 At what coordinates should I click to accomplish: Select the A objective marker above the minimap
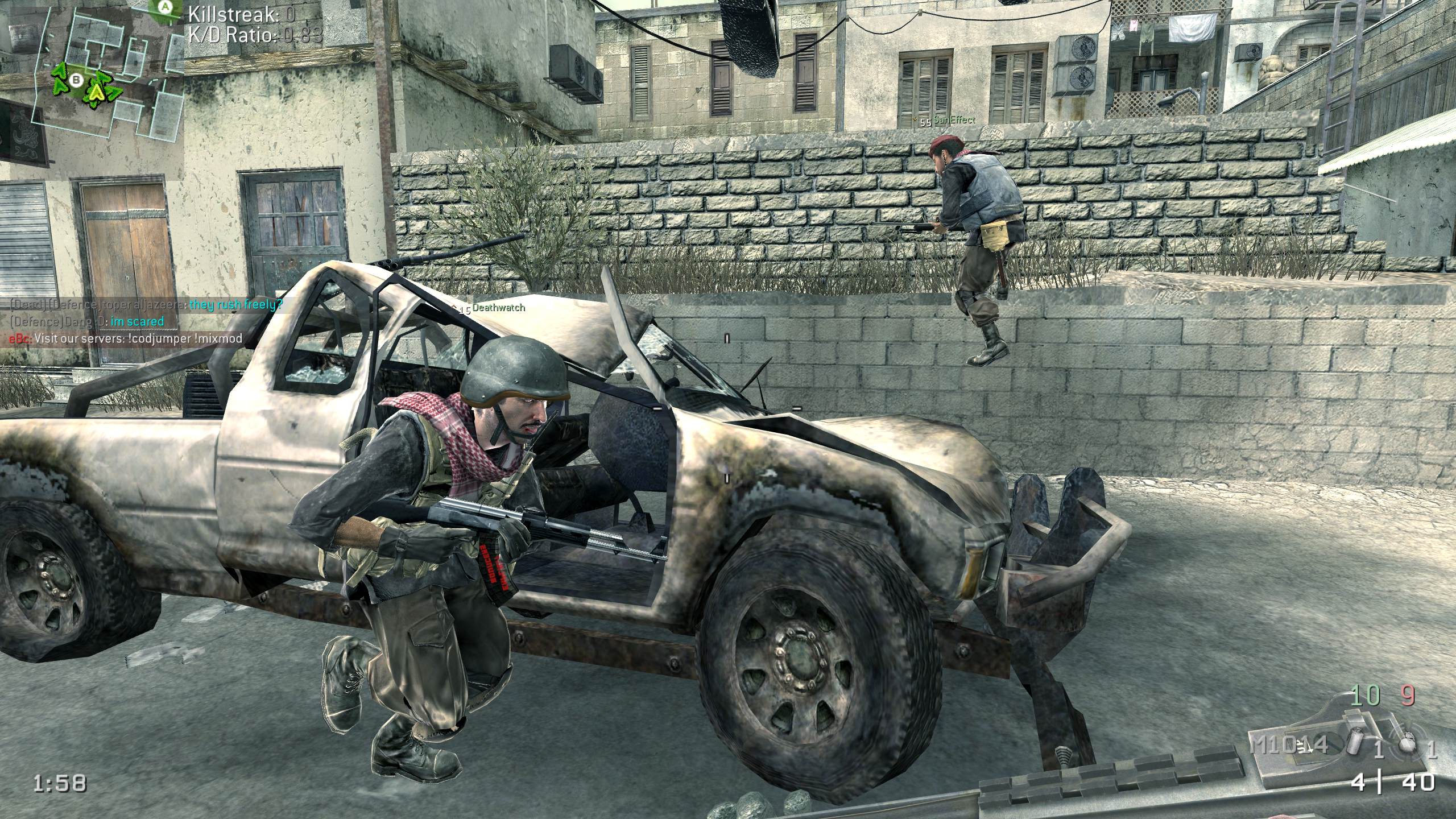coord(166,7)
